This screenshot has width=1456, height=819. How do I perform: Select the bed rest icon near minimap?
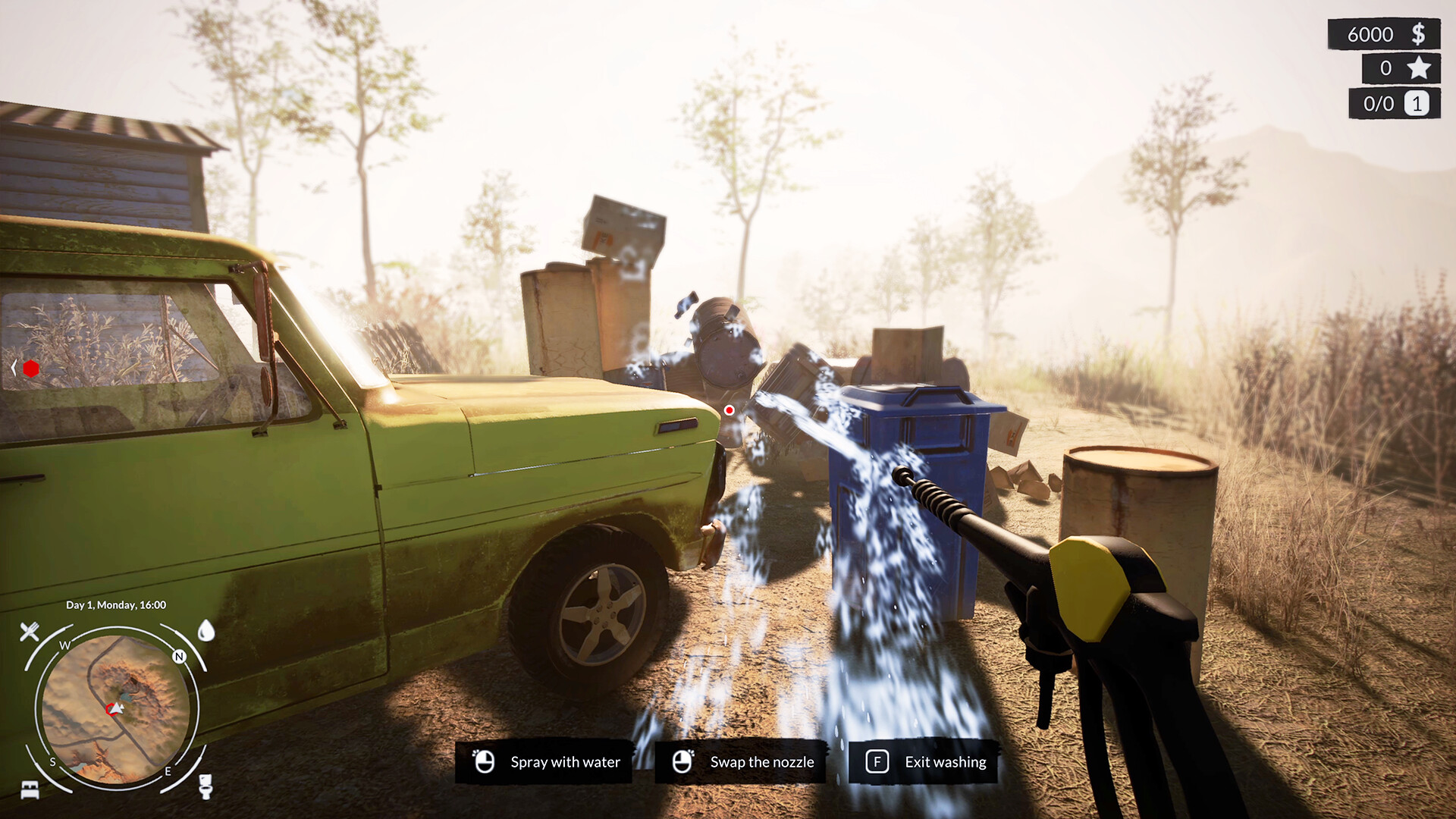click(30, 789)
